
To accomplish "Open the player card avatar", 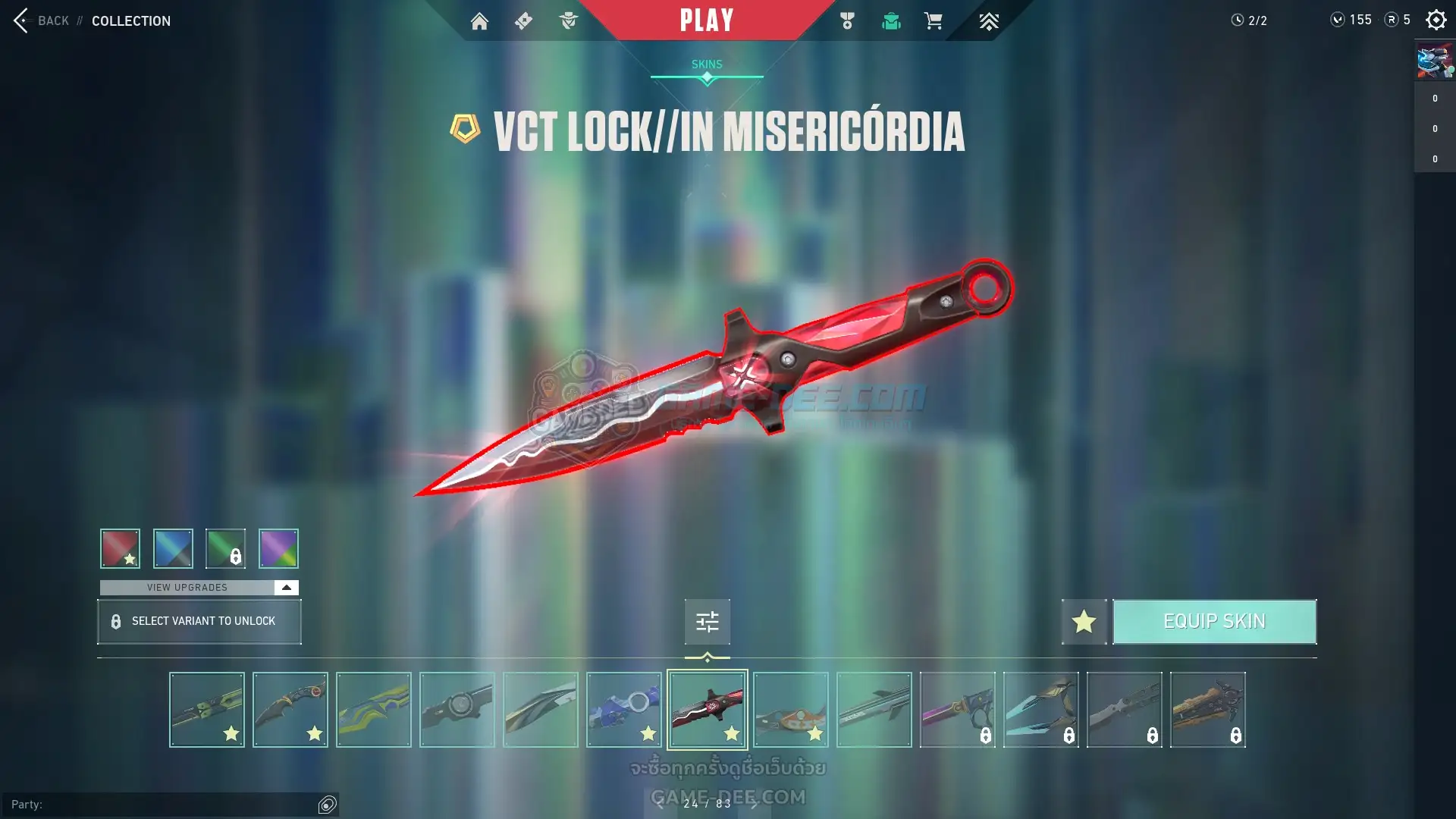I will [1435, 61].
